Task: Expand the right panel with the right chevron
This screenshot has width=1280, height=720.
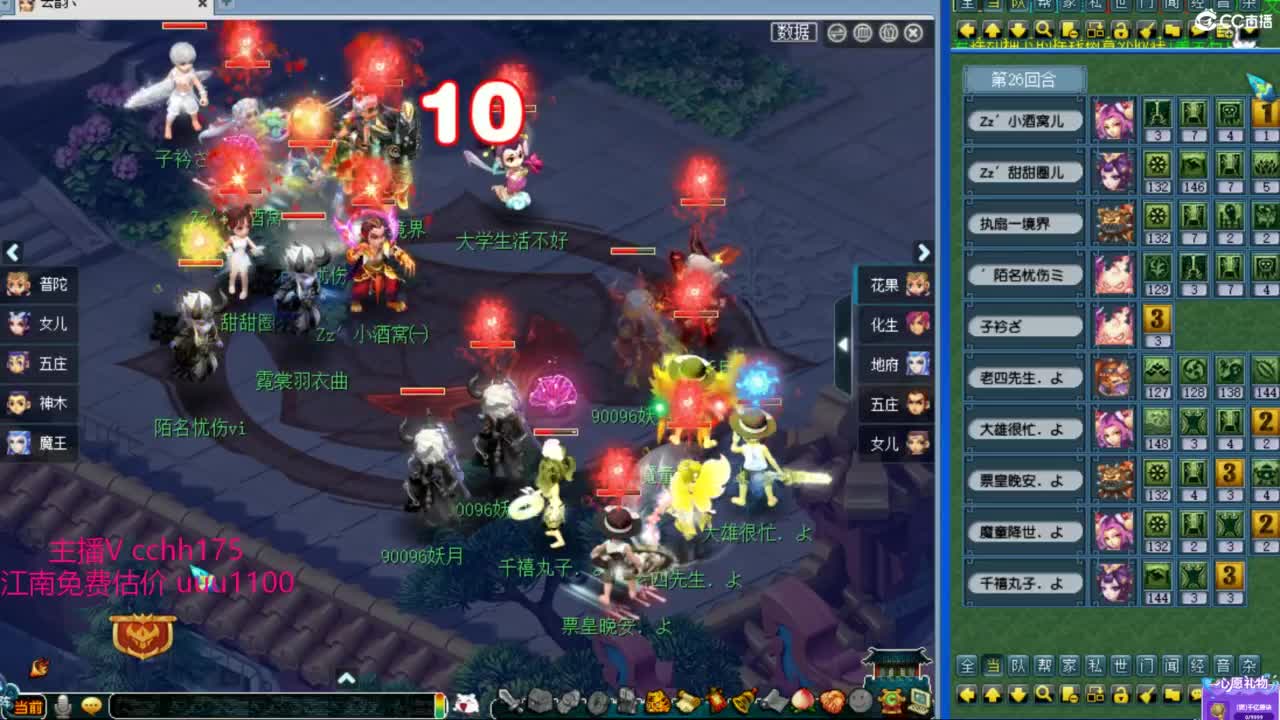Action: coord(924,253)
